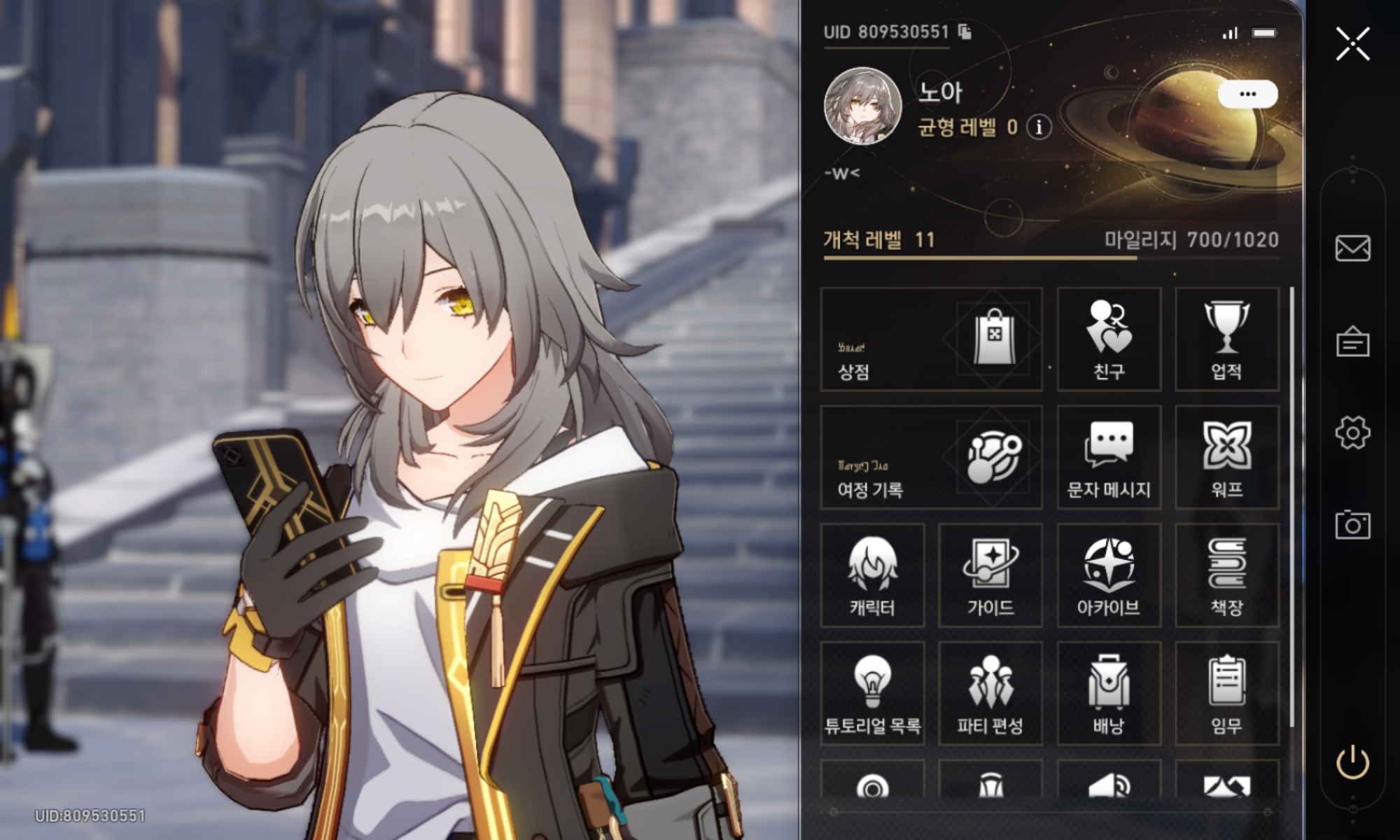Open the 배낭 backpack inventory

click(1109, 694)
